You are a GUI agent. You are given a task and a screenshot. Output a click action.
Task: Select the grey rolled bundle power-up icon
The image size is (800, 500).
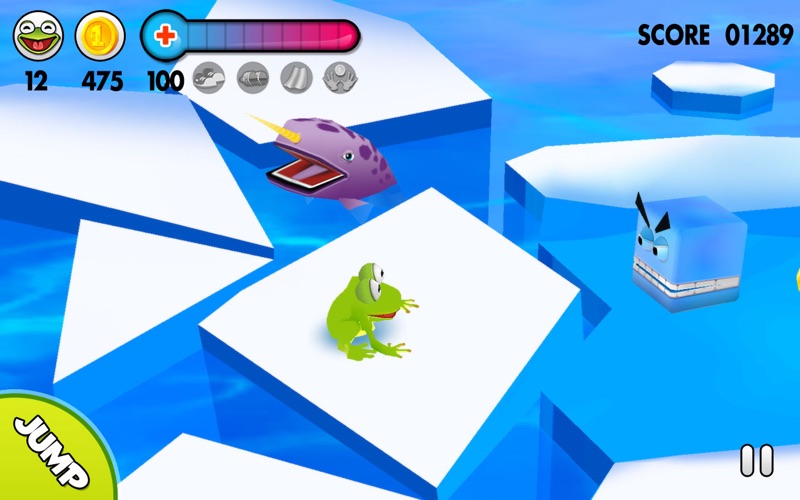click(x=253, y=77)
